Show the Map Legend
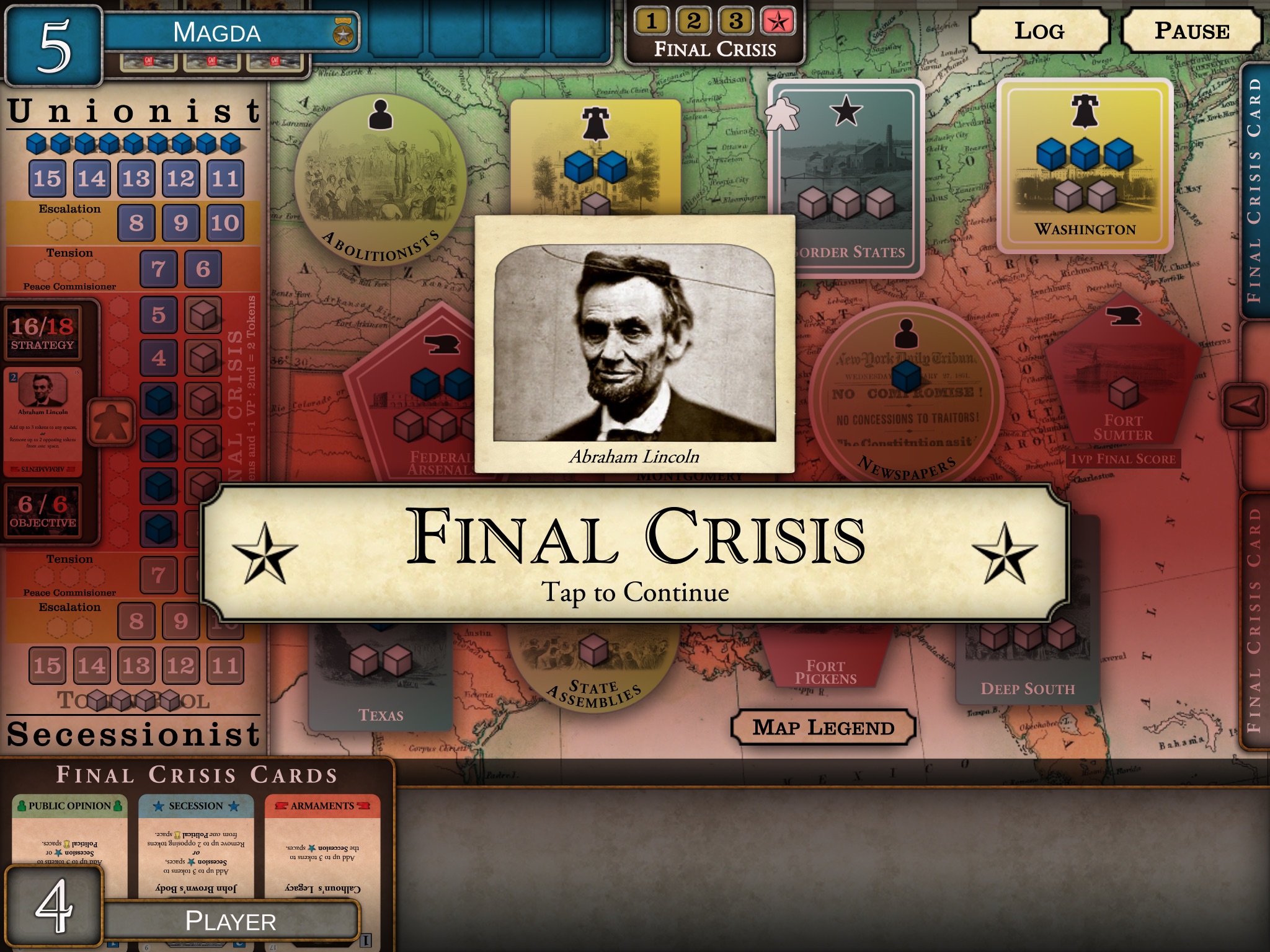Image resolution: width=1270 pixels, height=952 pixels. pyautogui.click(x=823, y=727)
